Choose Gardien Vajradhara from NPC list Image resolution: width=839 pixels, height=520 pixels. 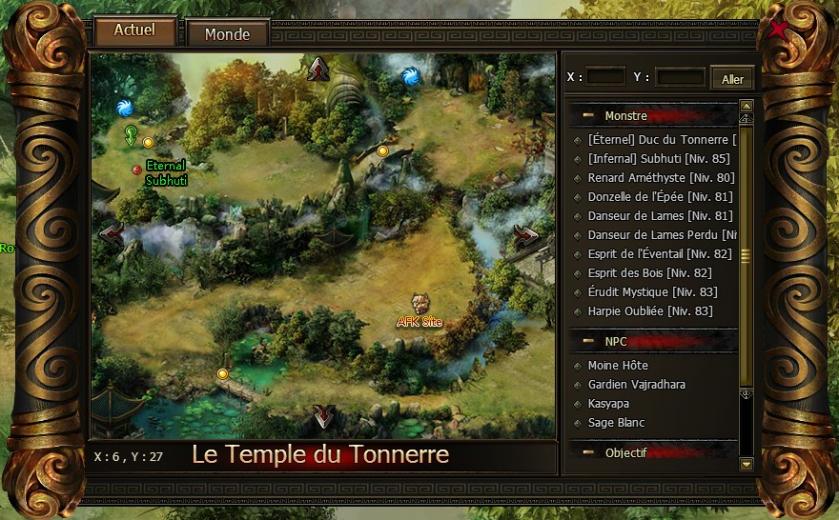point(636,384)
